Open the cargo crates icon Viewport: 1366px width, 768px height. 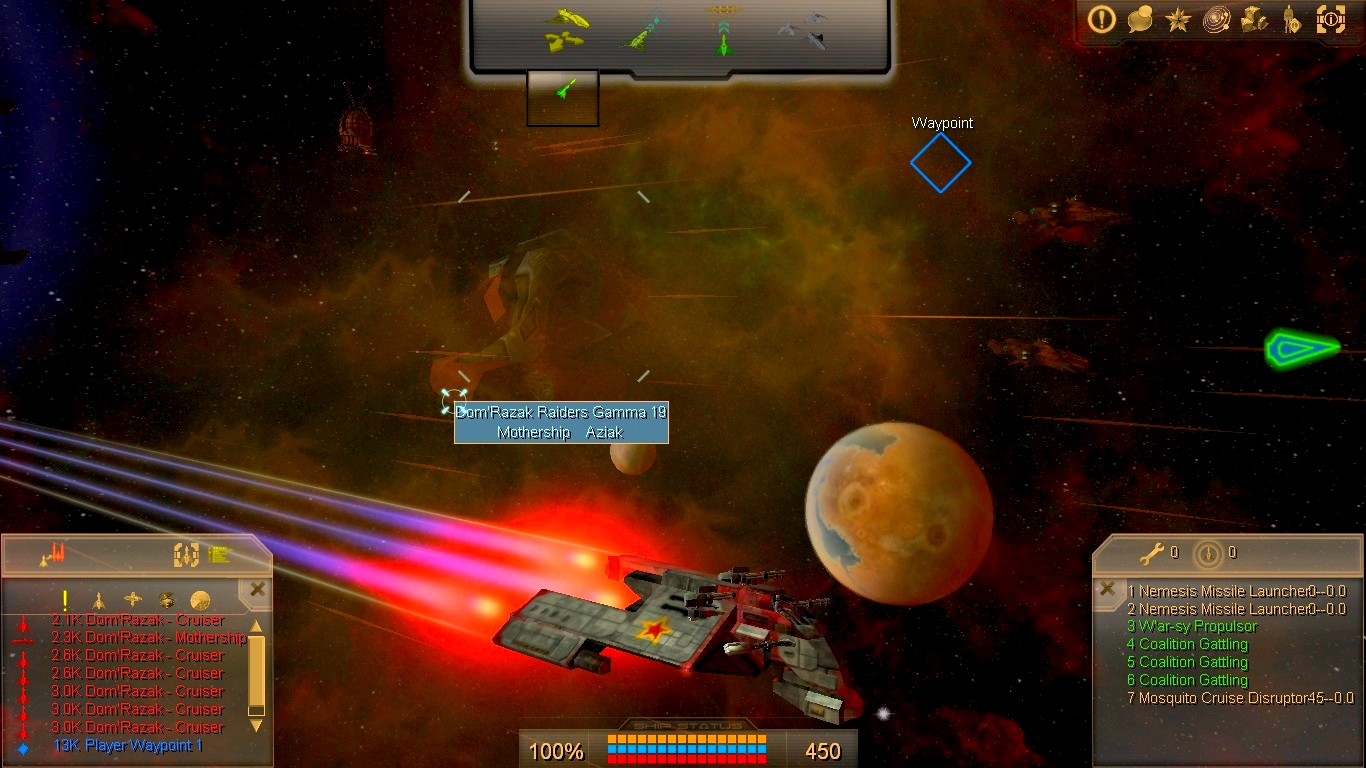[1254, 20]
